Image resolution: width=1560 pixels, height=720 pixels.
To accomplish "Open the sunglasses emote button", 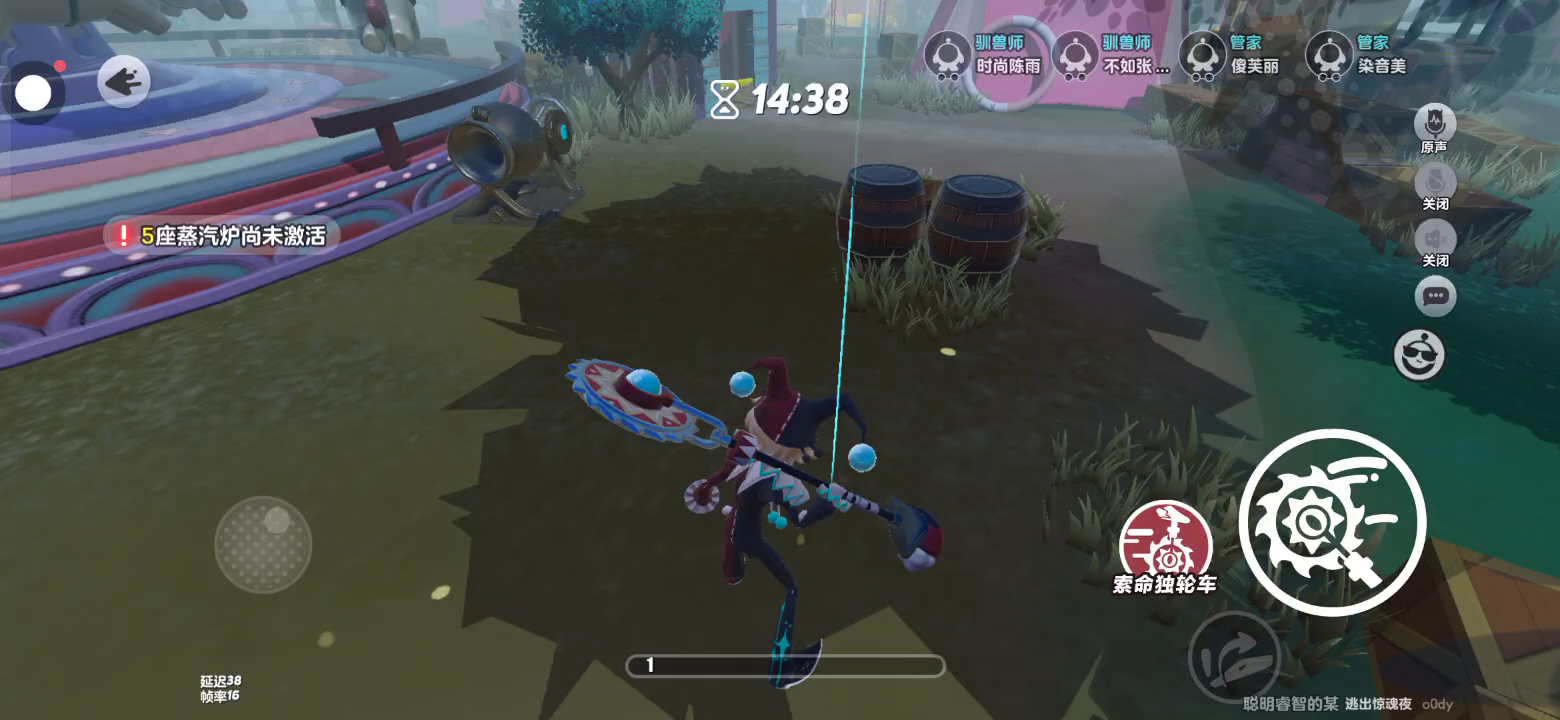I will click(x=1419, y=355).
